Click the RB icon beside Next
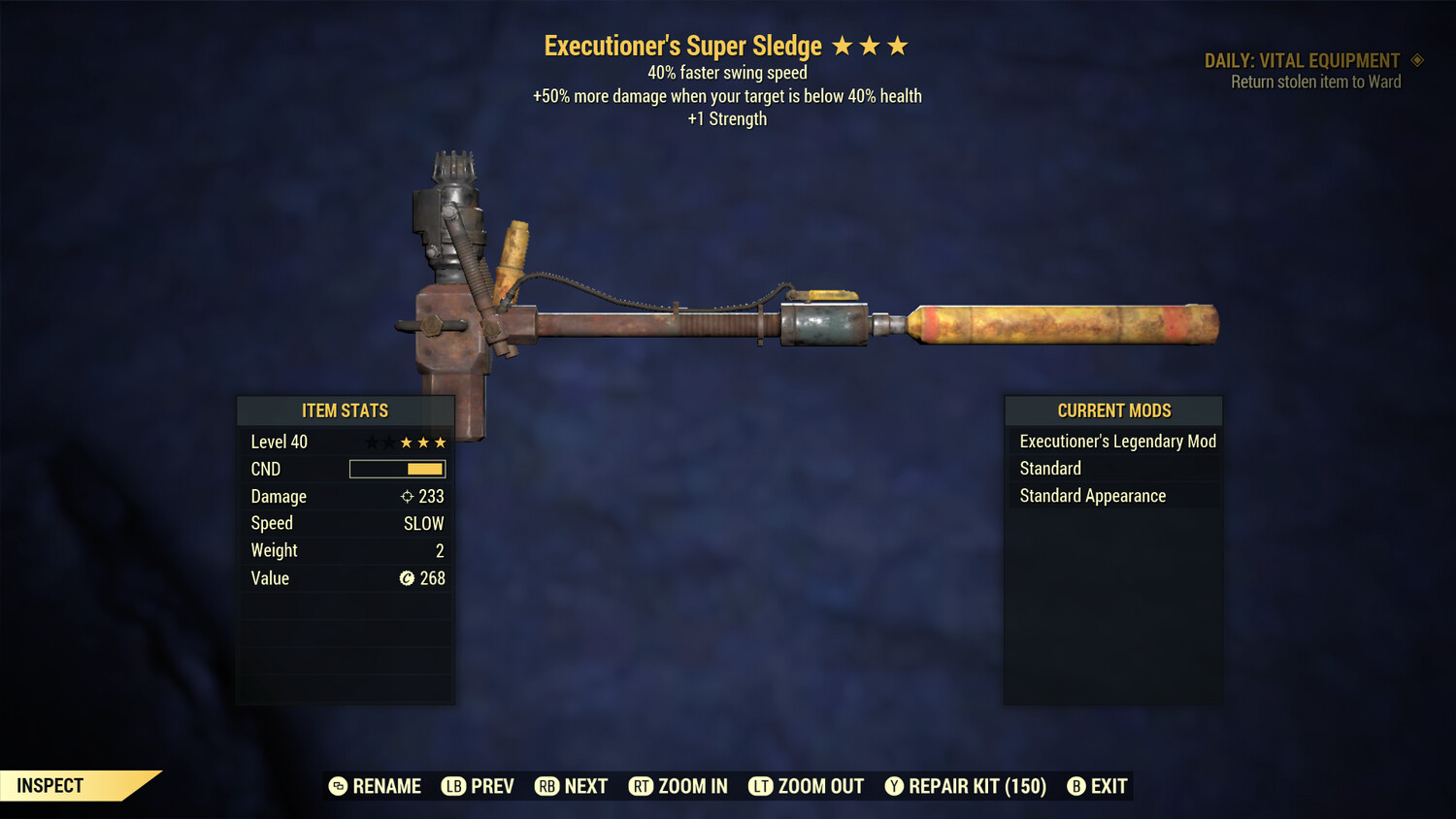Screen dimensions: 1456x819 (546, 786)
